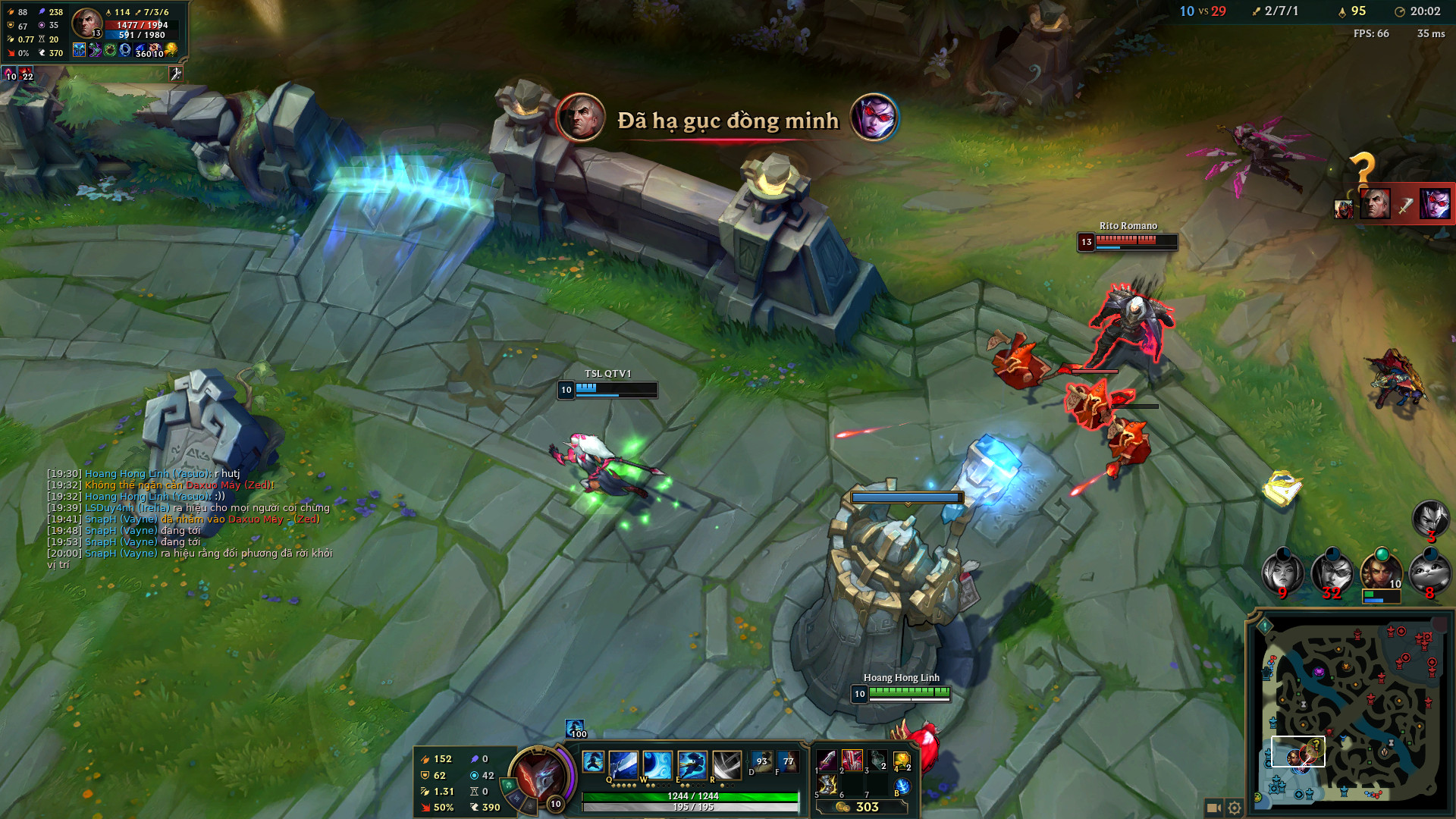The width and height of the screenshot is (1456, 819).
Task: Open the minimap gear settings button
Action: pyautogui.click(x=1235, y=808)
